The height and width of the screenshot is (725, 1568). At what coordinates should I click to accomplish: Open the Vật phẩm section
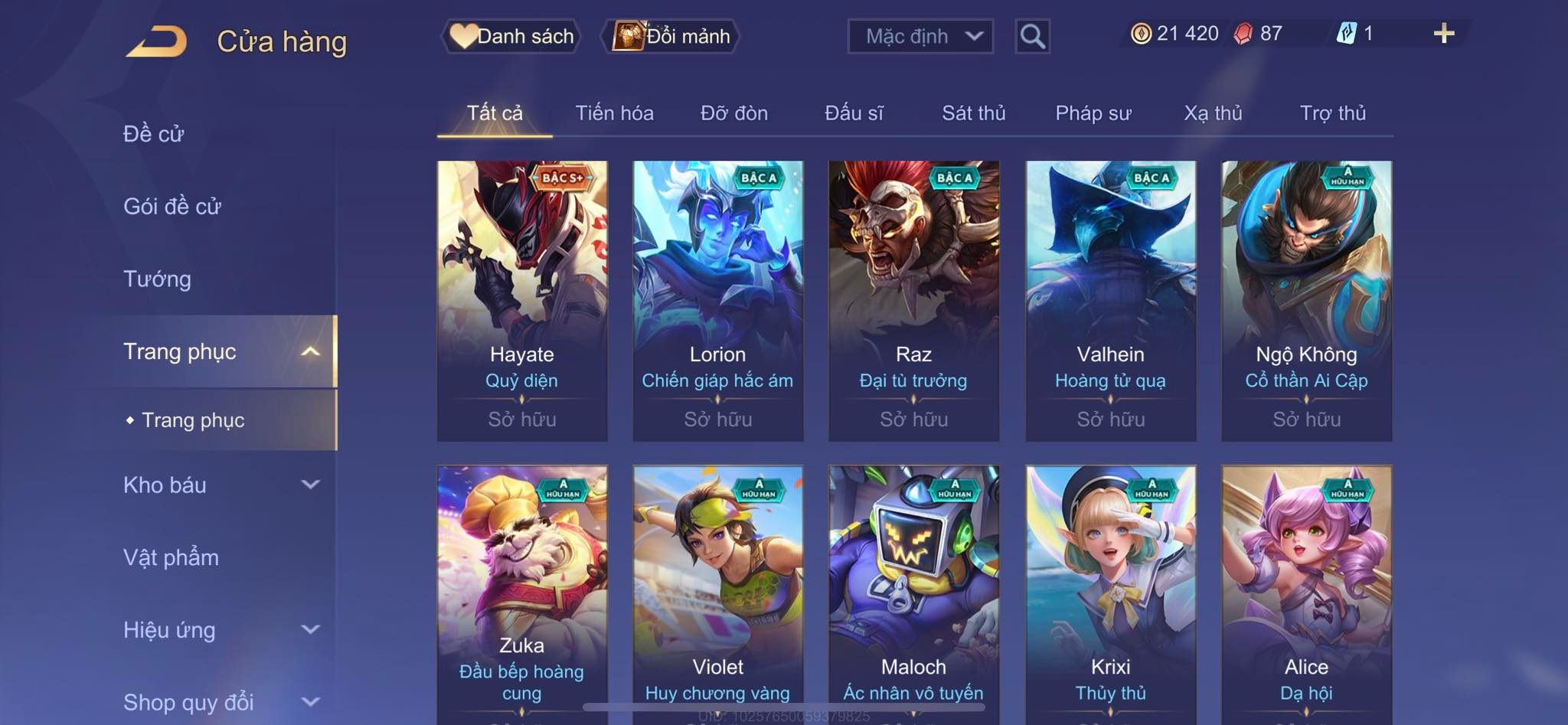point(171,557)
